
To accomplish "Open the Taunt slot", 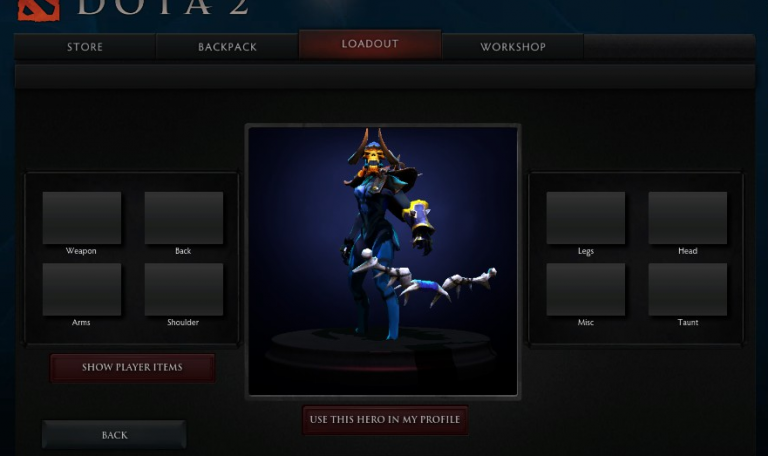I will pos(687,290).
